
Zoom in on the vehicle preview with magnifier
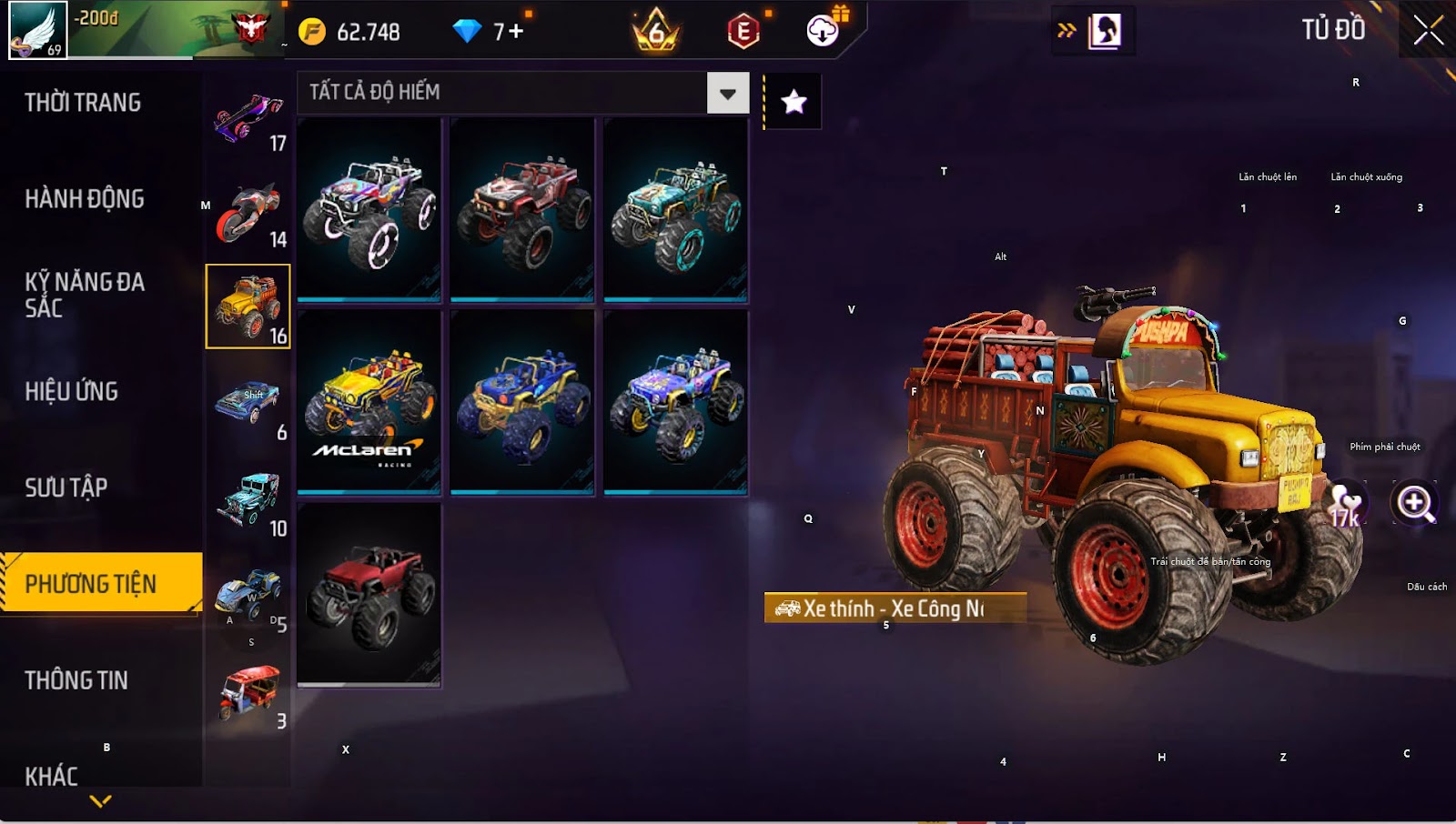[1415, 502]
